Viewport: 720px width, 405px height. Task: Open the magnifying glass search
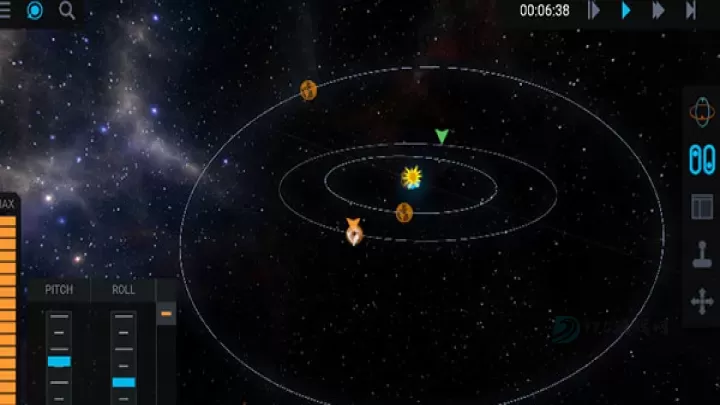tap(67, 11)
